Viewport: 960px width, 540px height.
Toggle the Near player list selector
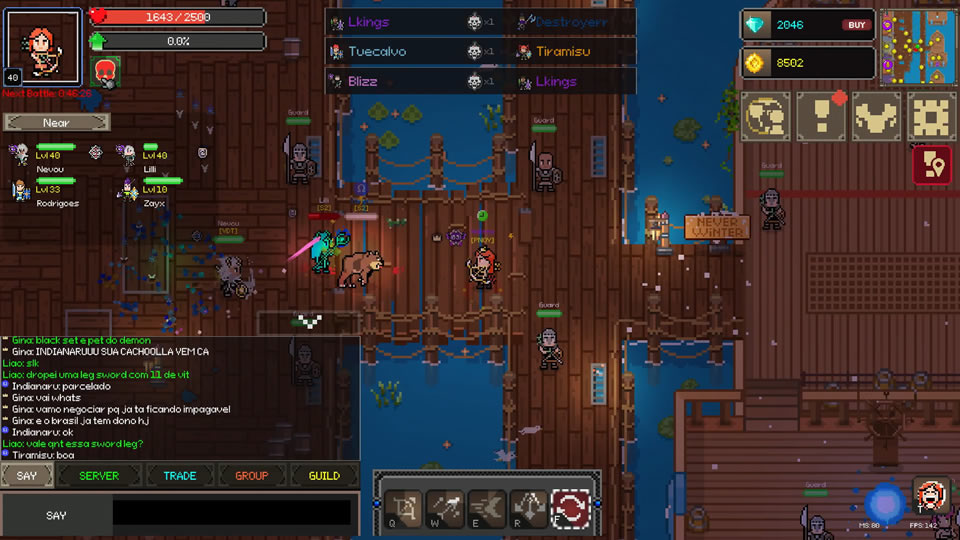56,122
